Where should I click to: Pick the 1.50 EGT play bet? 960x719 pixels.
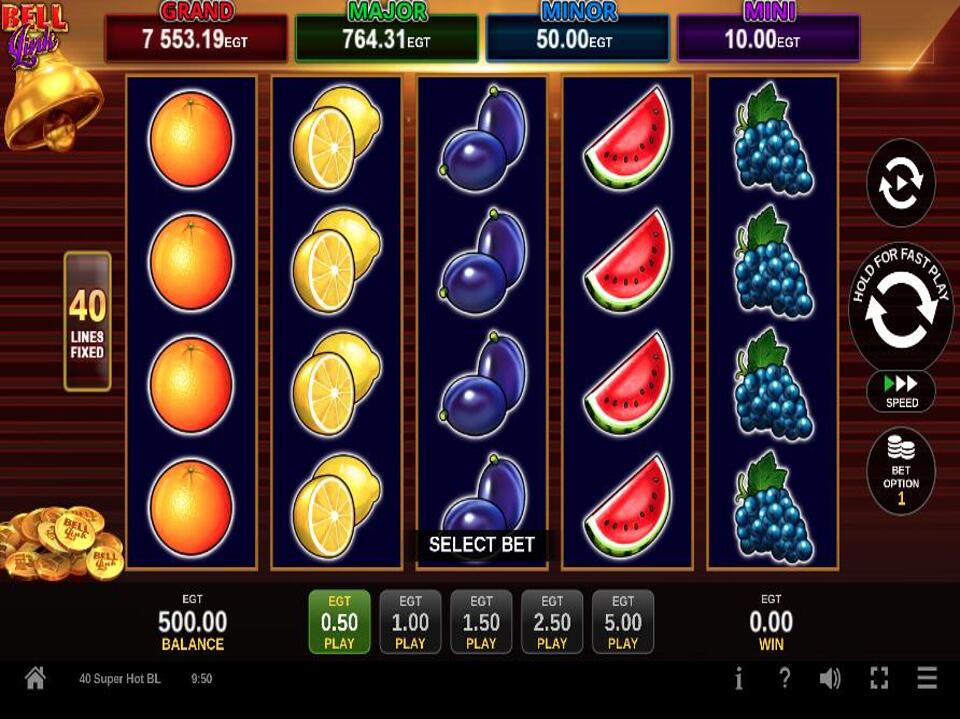[481, 621]
